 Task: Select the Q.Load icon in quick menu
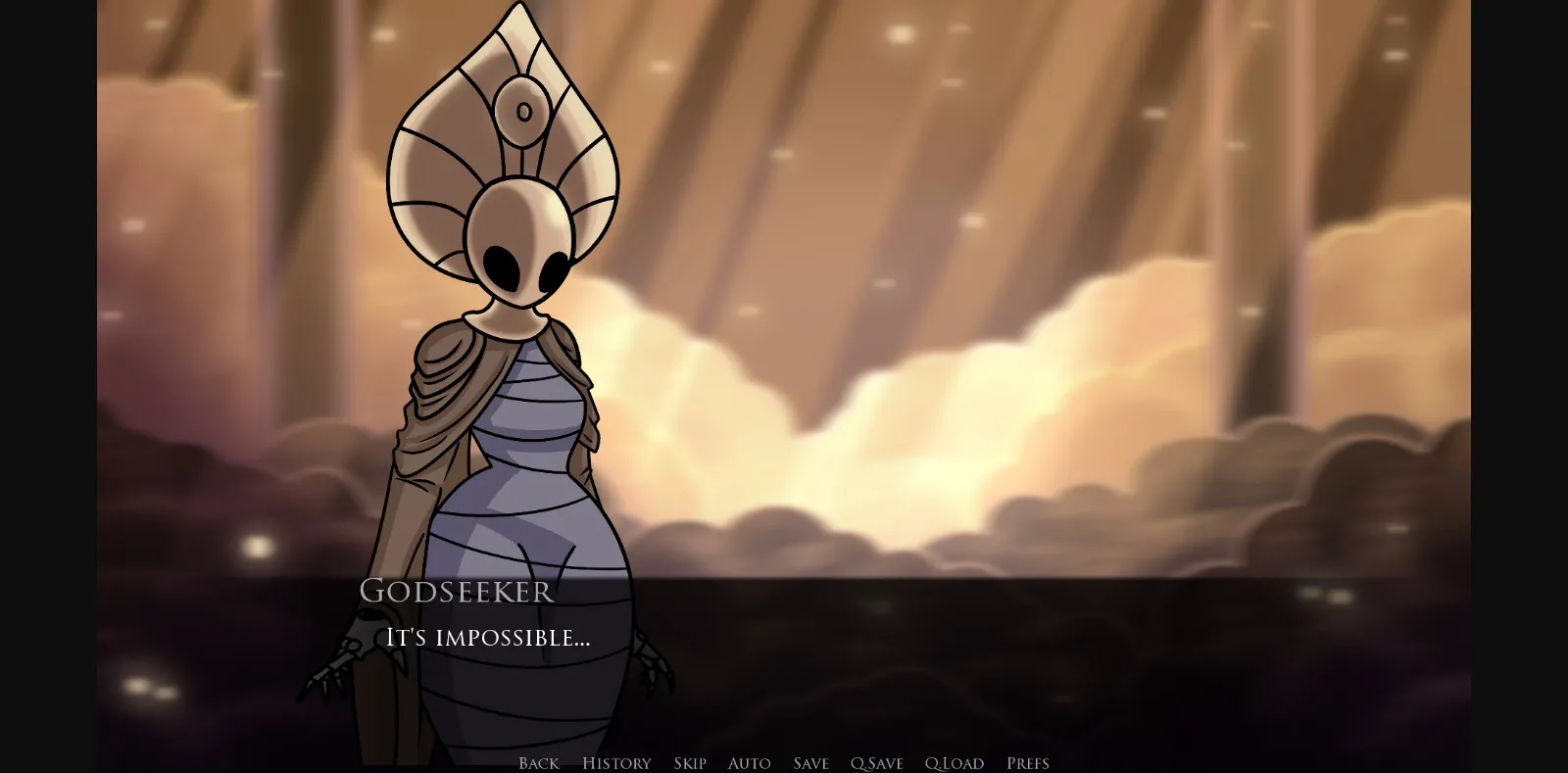[955, 763]
